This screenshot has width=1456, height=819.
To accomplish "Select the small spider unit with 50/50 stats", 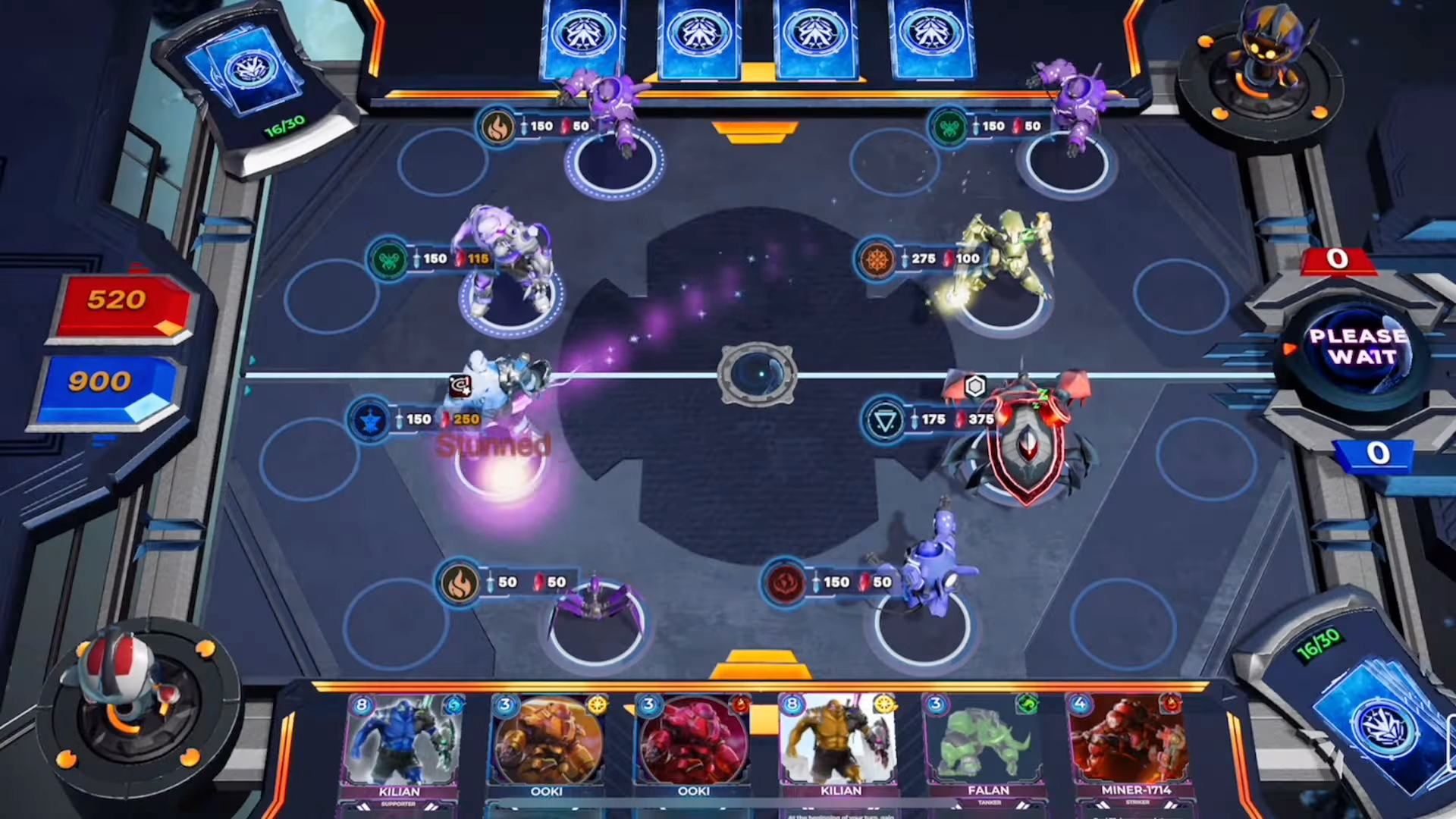I will 595,607.
